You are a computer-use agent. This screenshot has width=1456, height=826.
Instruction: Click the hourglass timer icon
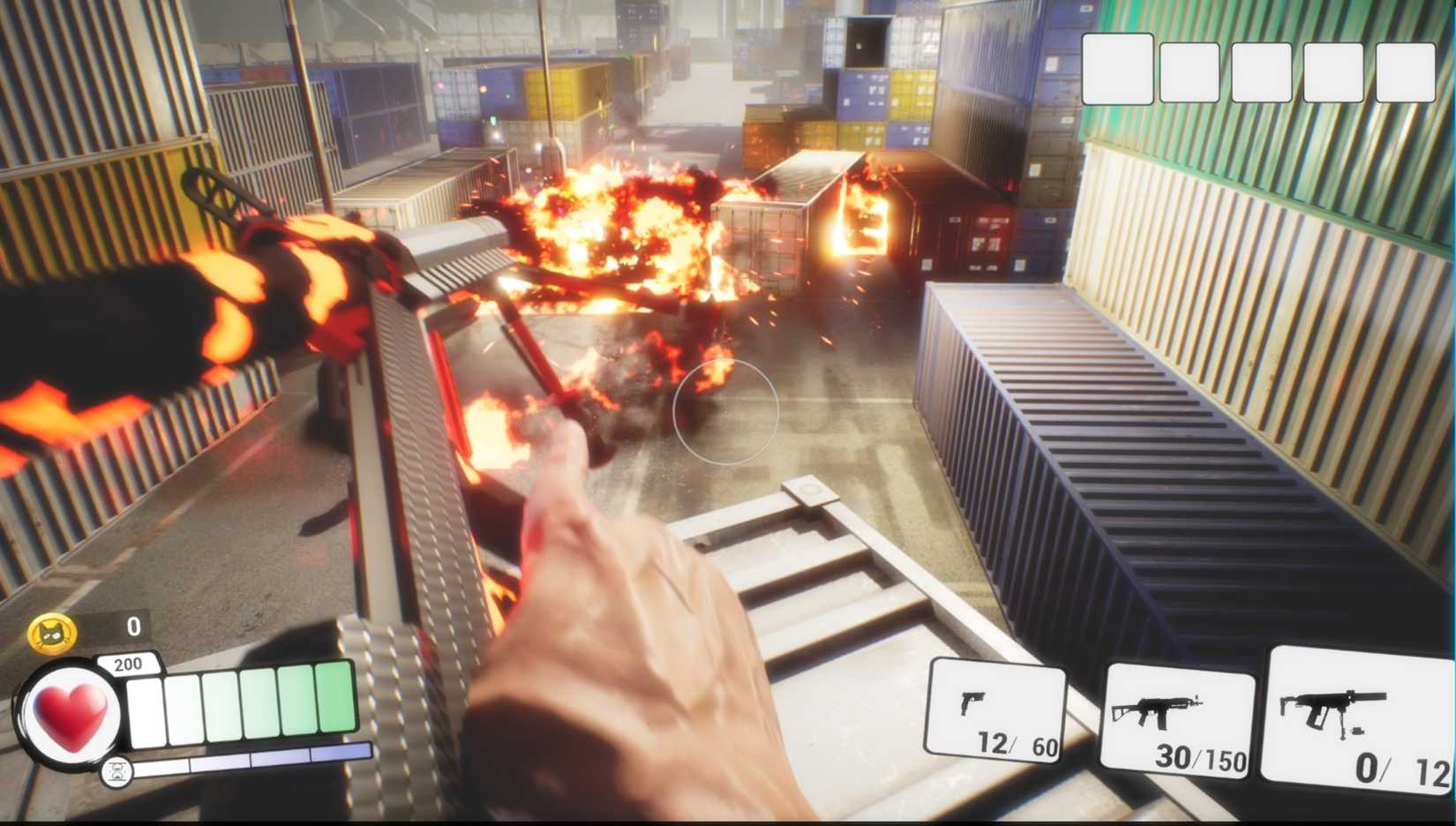[x=119, y=770]
